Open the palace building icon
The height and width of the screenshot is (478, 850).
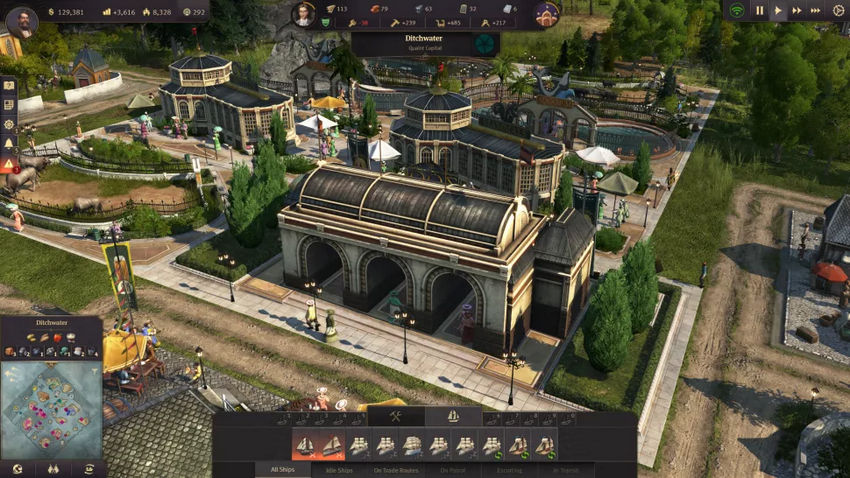(x=546, y=14)
